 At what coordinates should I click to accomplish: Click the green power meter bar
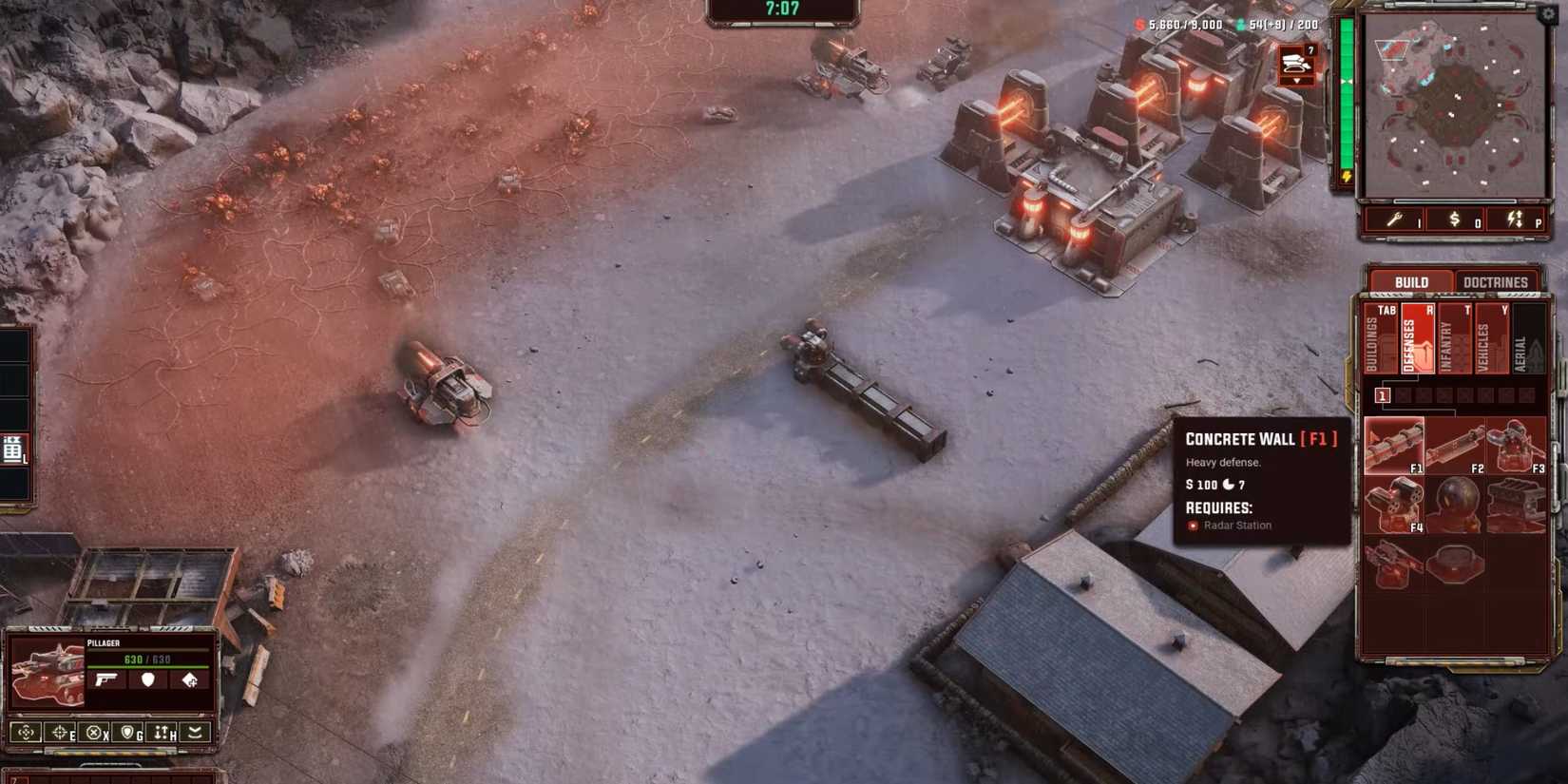tap(1347, 95)
